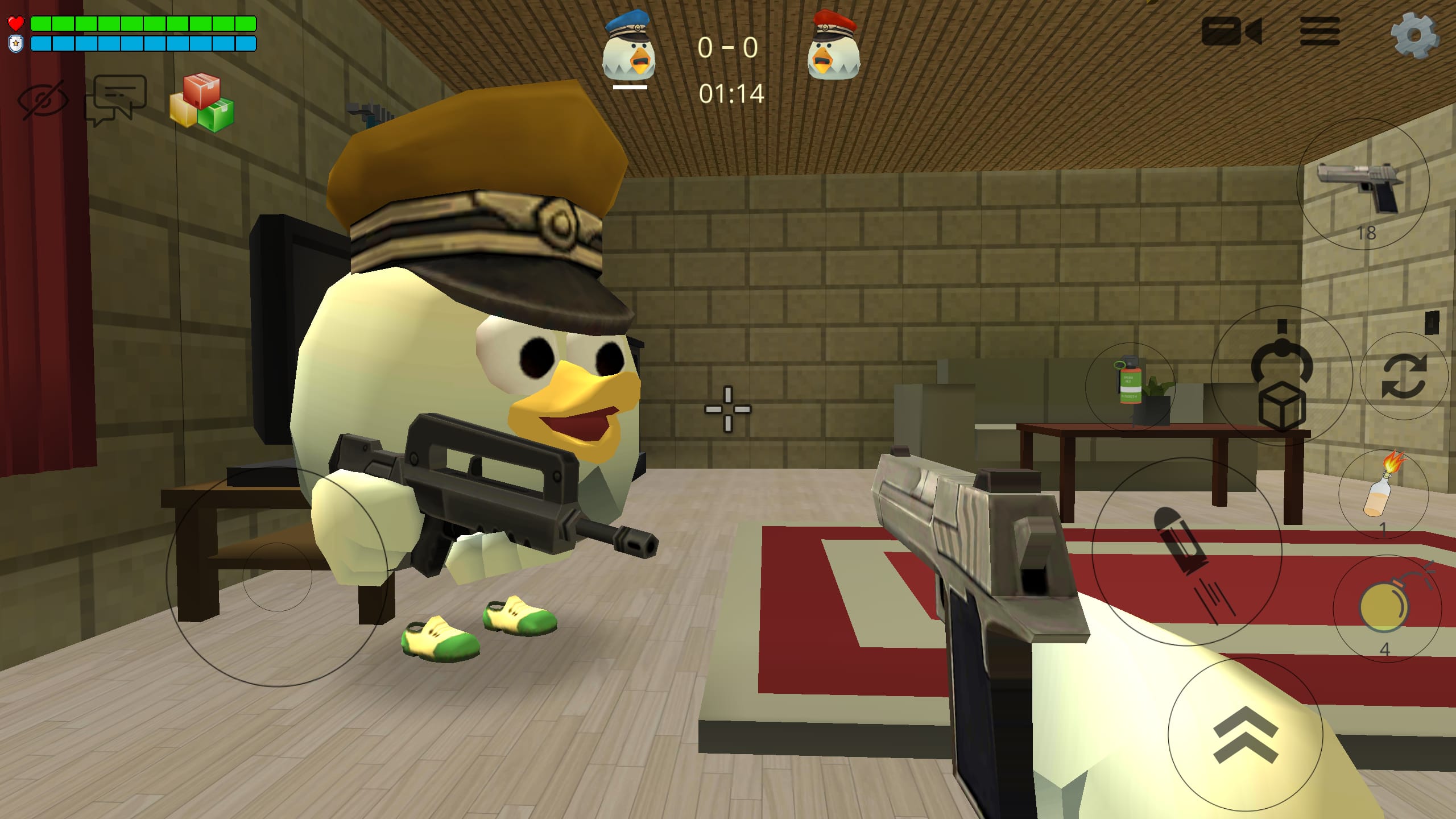Start video recording with the camera icon

tap(1231, 31)
